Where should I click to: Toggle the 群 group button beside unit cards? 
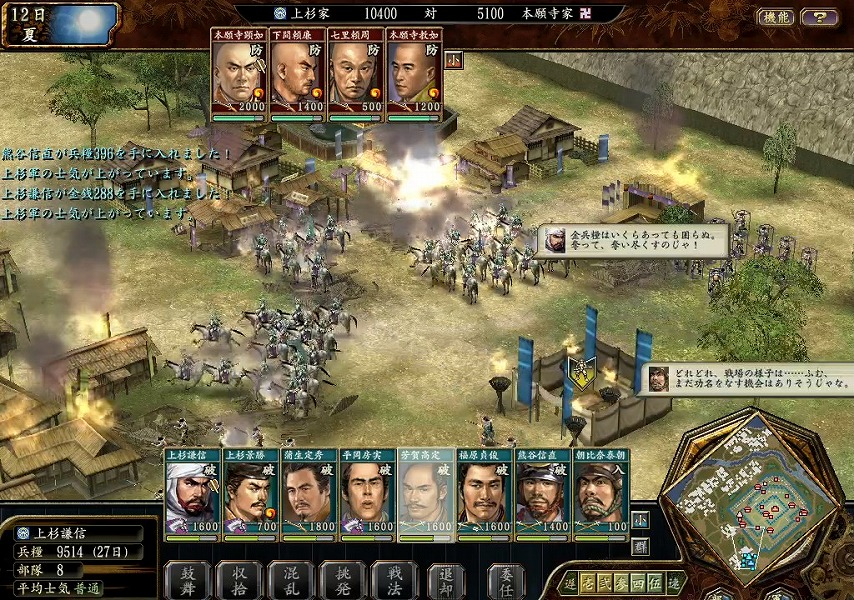640,546
